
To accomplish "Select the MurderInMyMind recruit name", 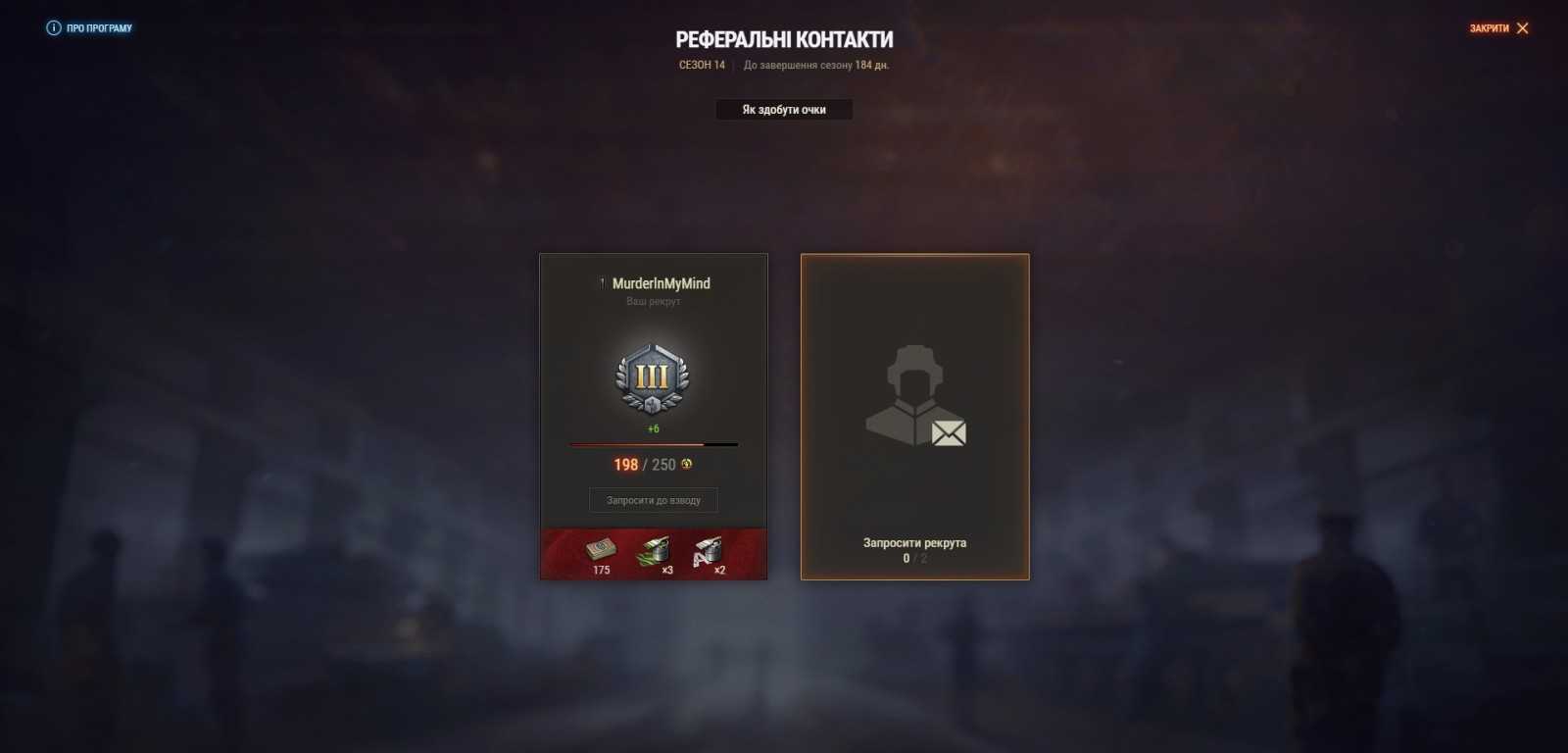I will pos(660,283).
